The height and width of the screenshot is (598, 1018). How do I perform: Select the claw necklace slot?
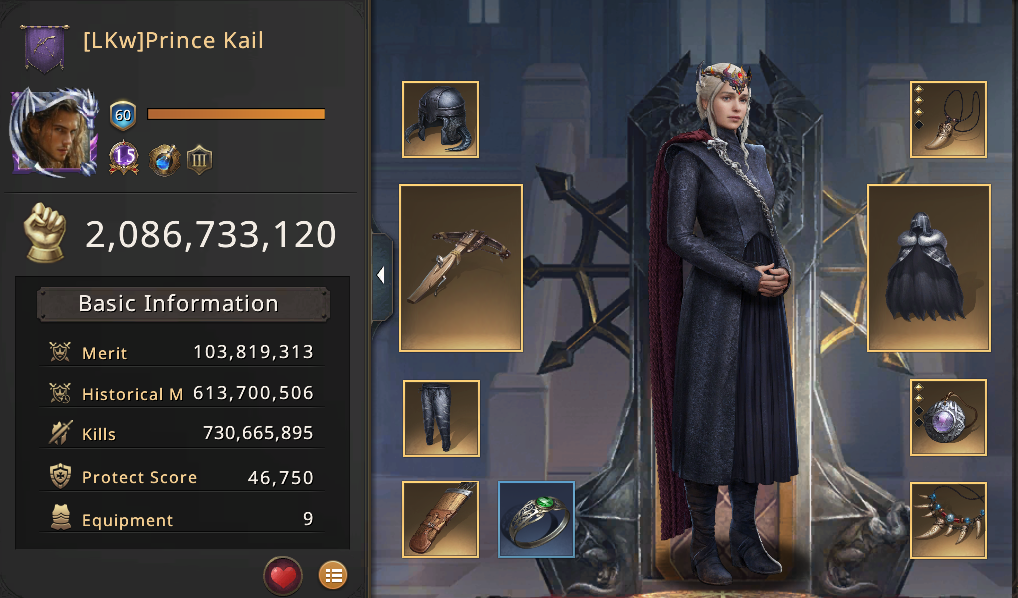(949, 519)
